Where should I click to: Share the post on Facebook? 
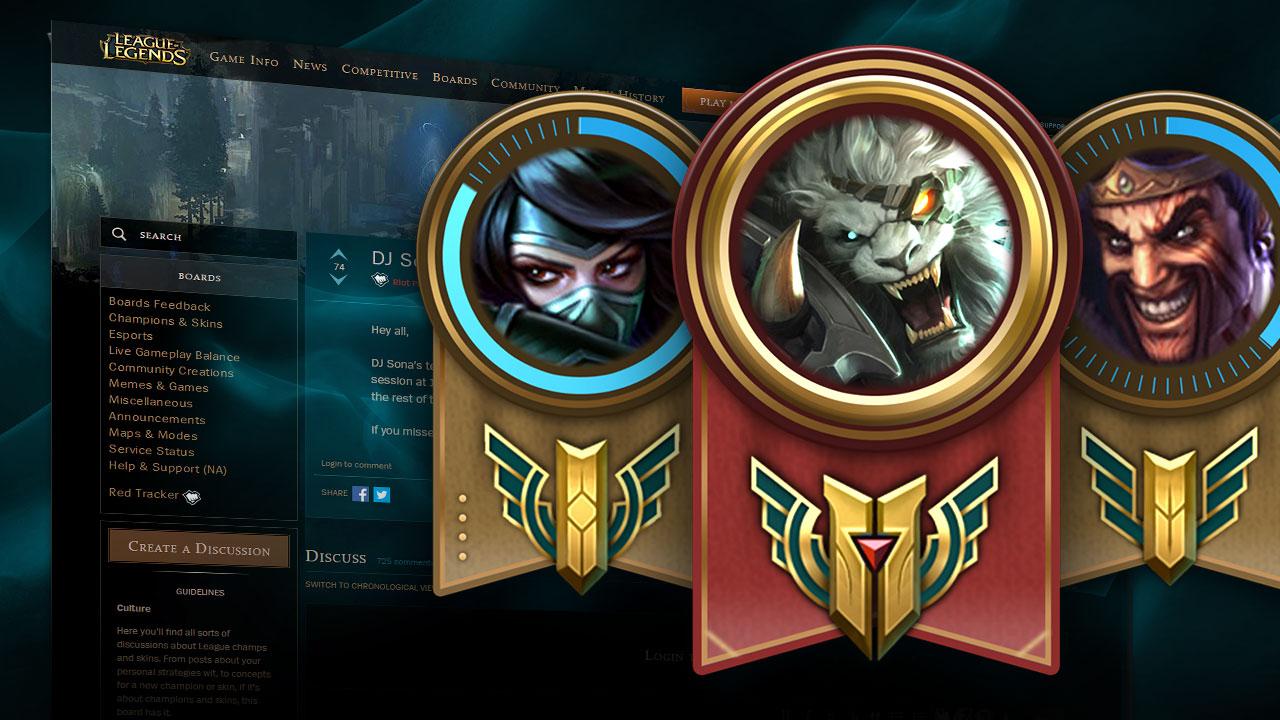pos(360,494)
